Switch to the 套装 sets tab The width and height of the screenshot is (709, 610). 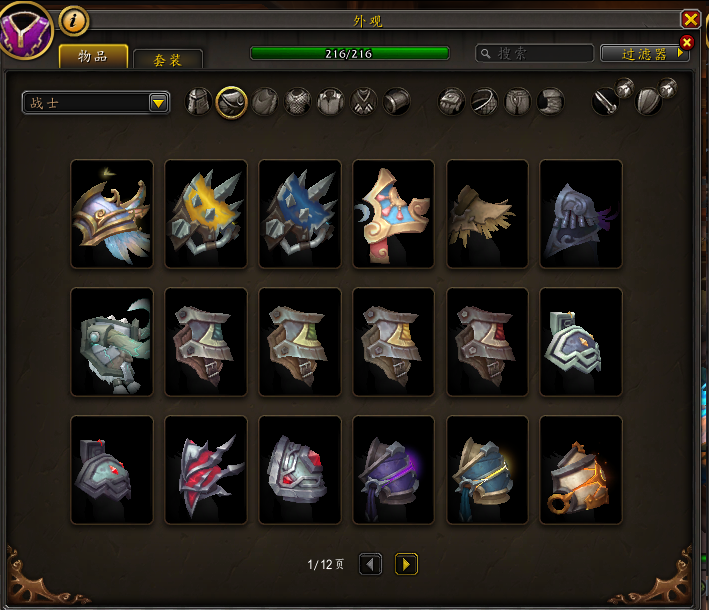coord(168,60)
